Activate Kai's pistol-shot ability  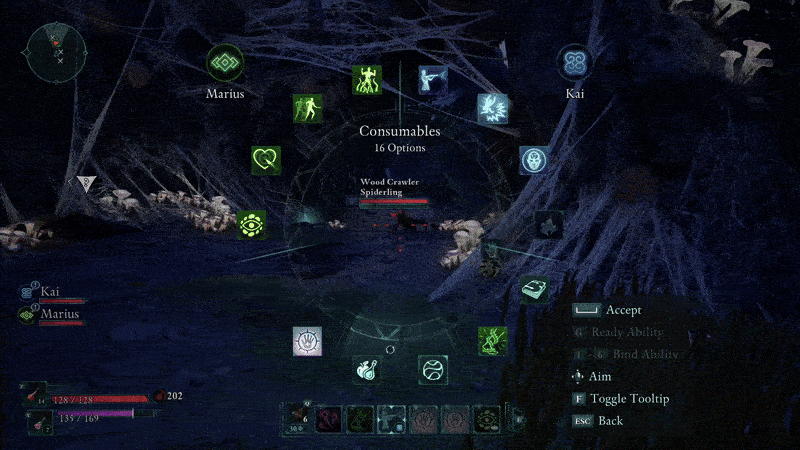tap(433, 80)
